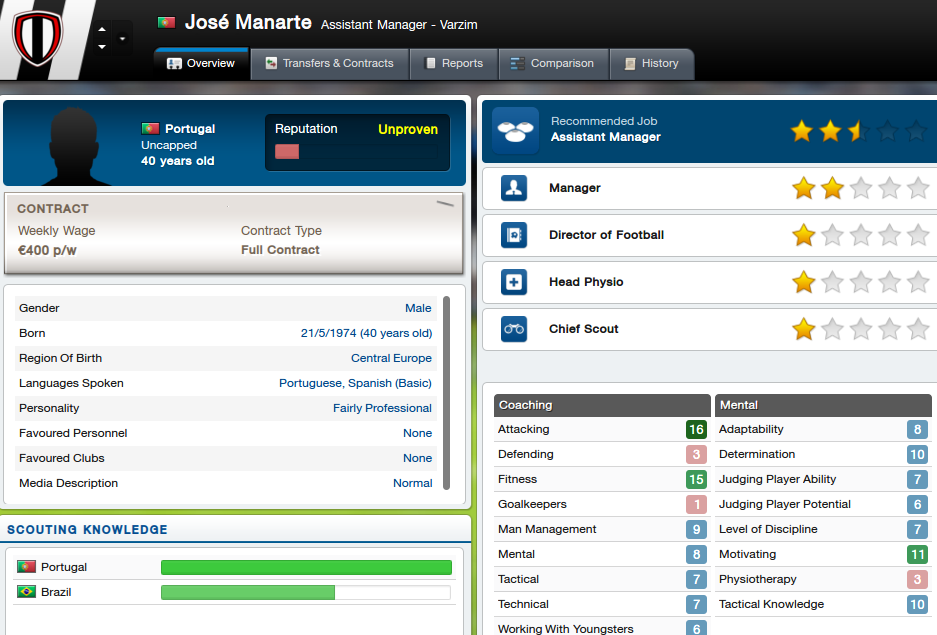Go to previous staff member with up arrow
Image resolution: width=937 pixels, height=635 pixels.
coord(101,31)
